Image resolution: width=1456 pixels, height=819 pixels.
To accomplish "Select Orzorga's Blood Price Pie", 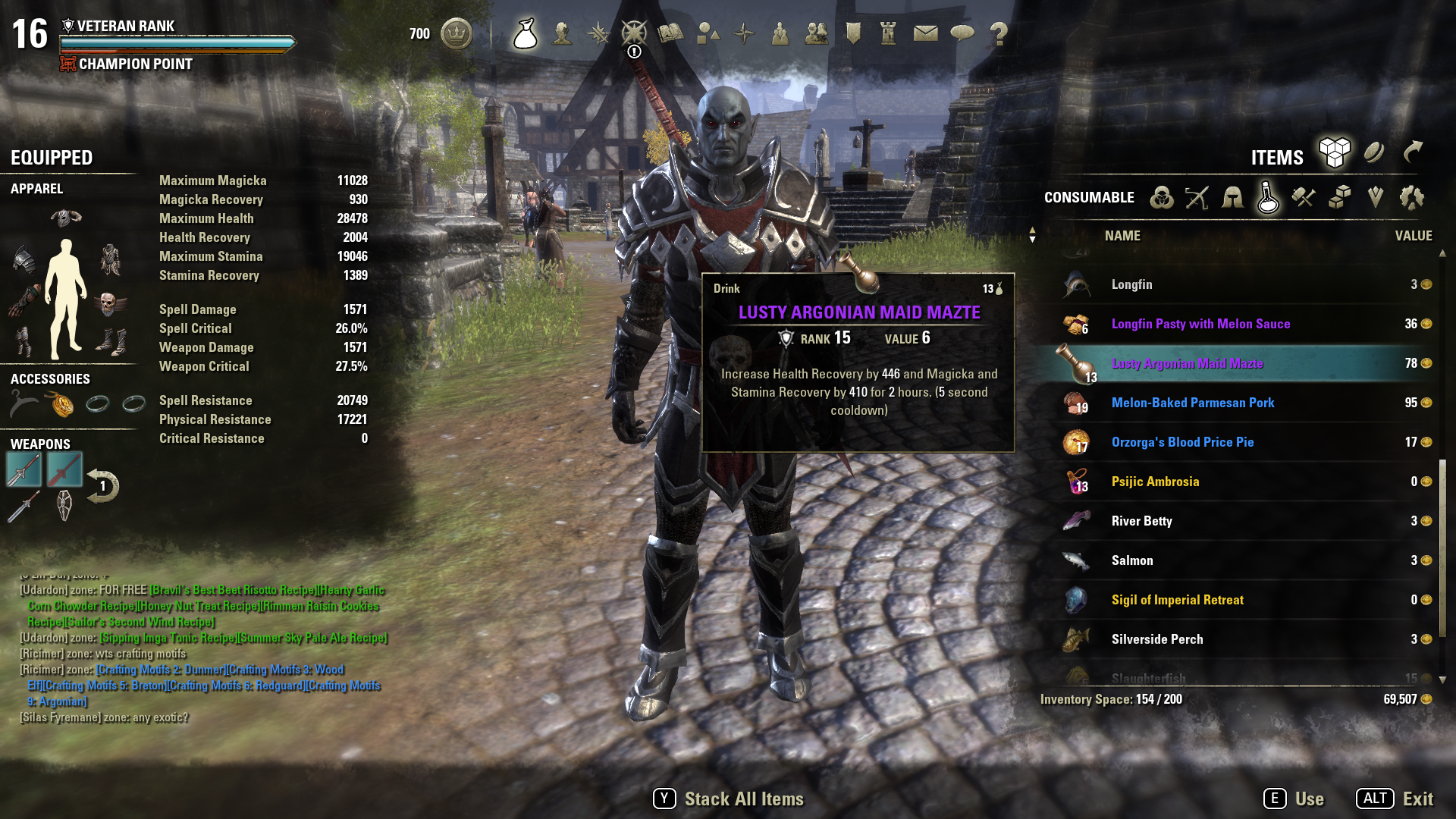I will pos(1182,442).
